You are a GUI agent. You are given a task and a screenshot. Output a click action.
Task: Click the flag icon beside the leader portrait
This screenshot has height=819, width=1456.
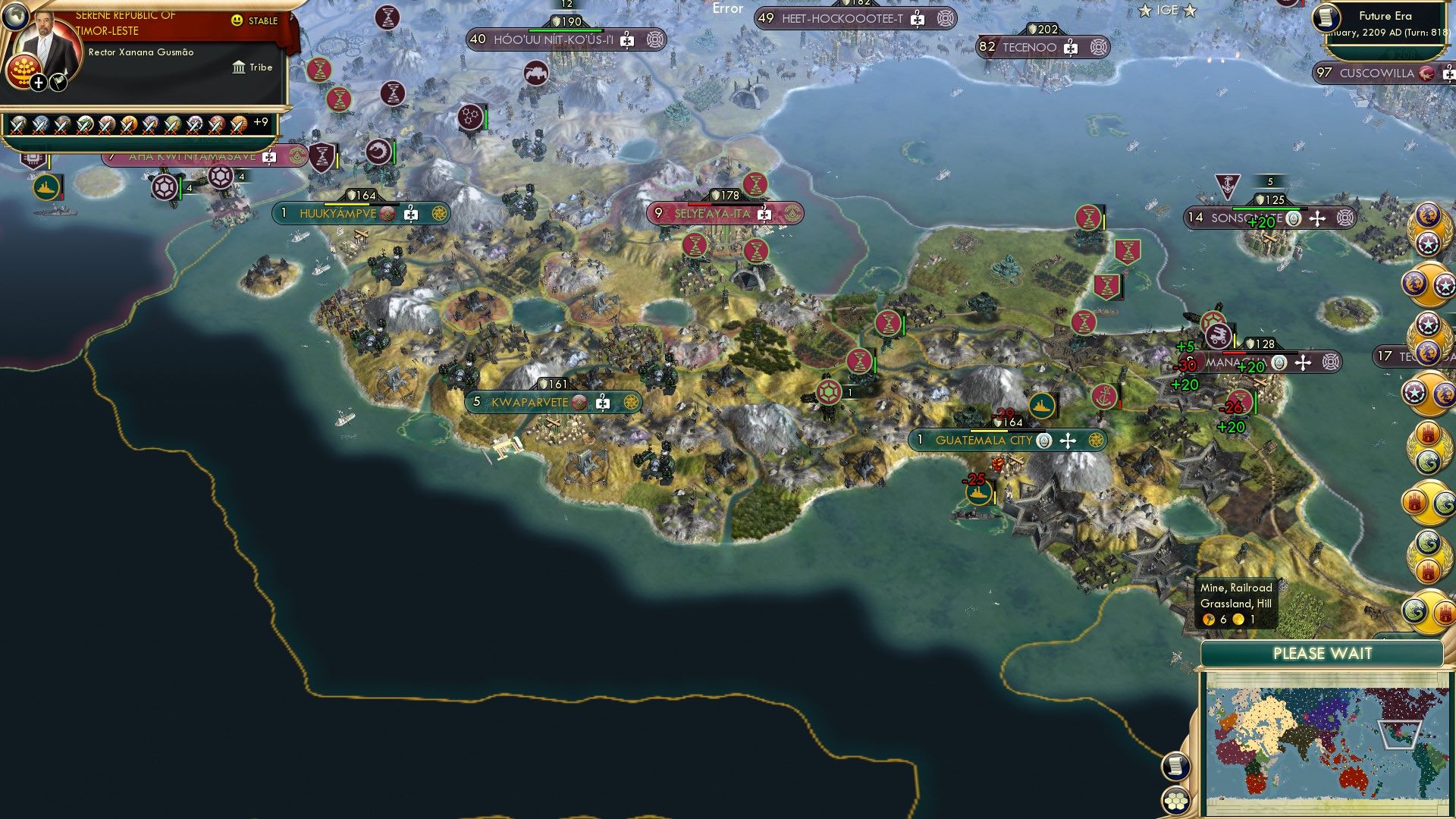coord(58,81)
